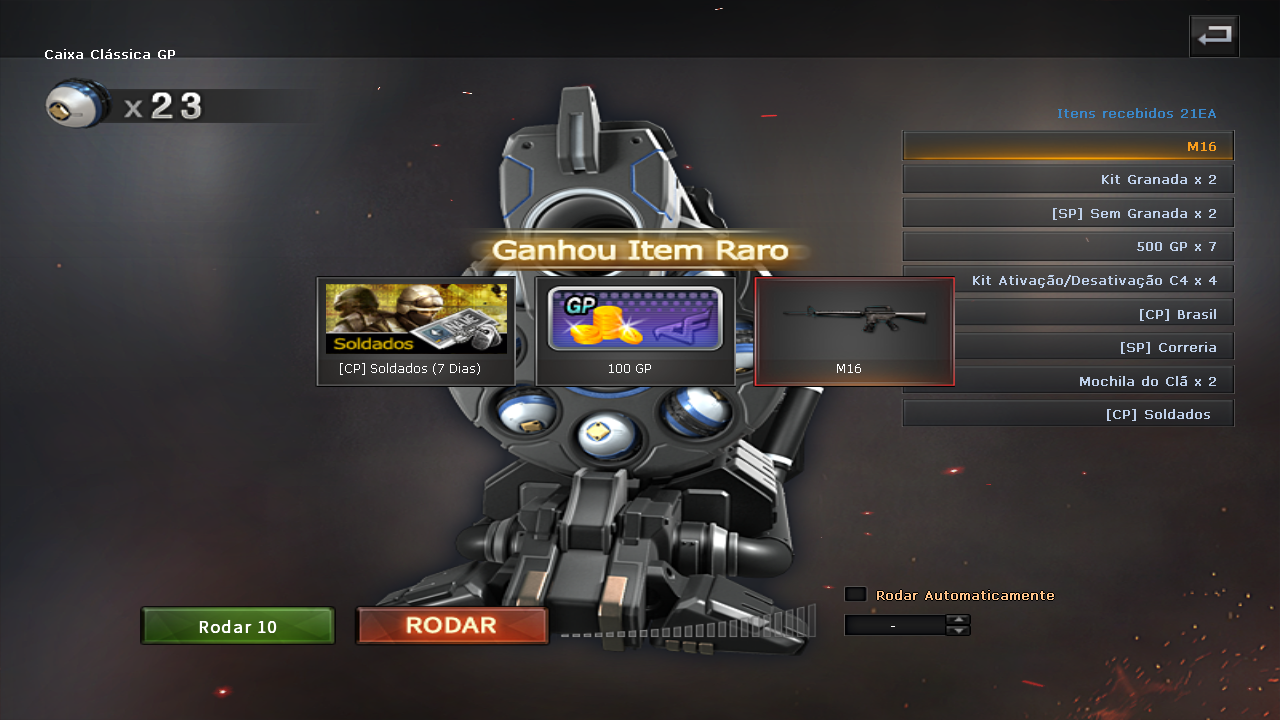Click the RODAR spin button
Image resolution: width=1280 pixels, height=720 pixels.
click(x=452, y=626)
